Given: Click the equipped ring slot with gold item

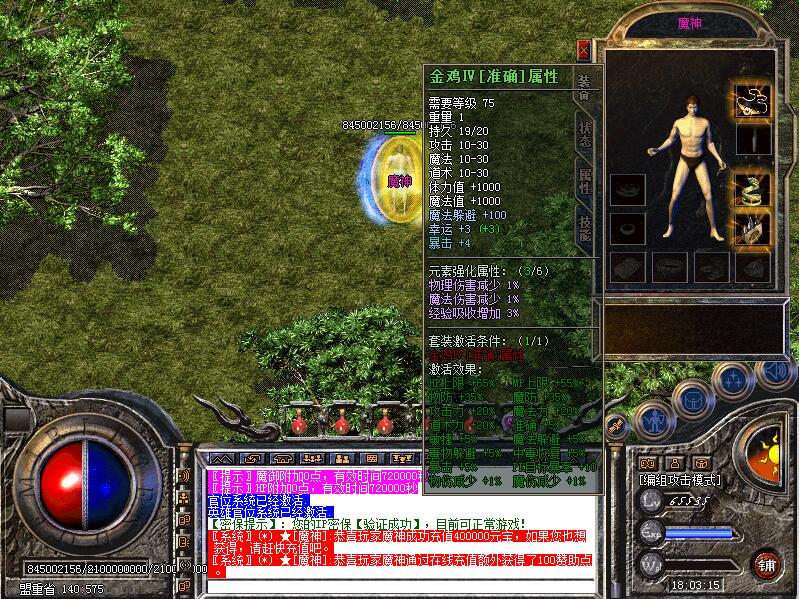Looking at the screenshot, I should tap(753, 230).
